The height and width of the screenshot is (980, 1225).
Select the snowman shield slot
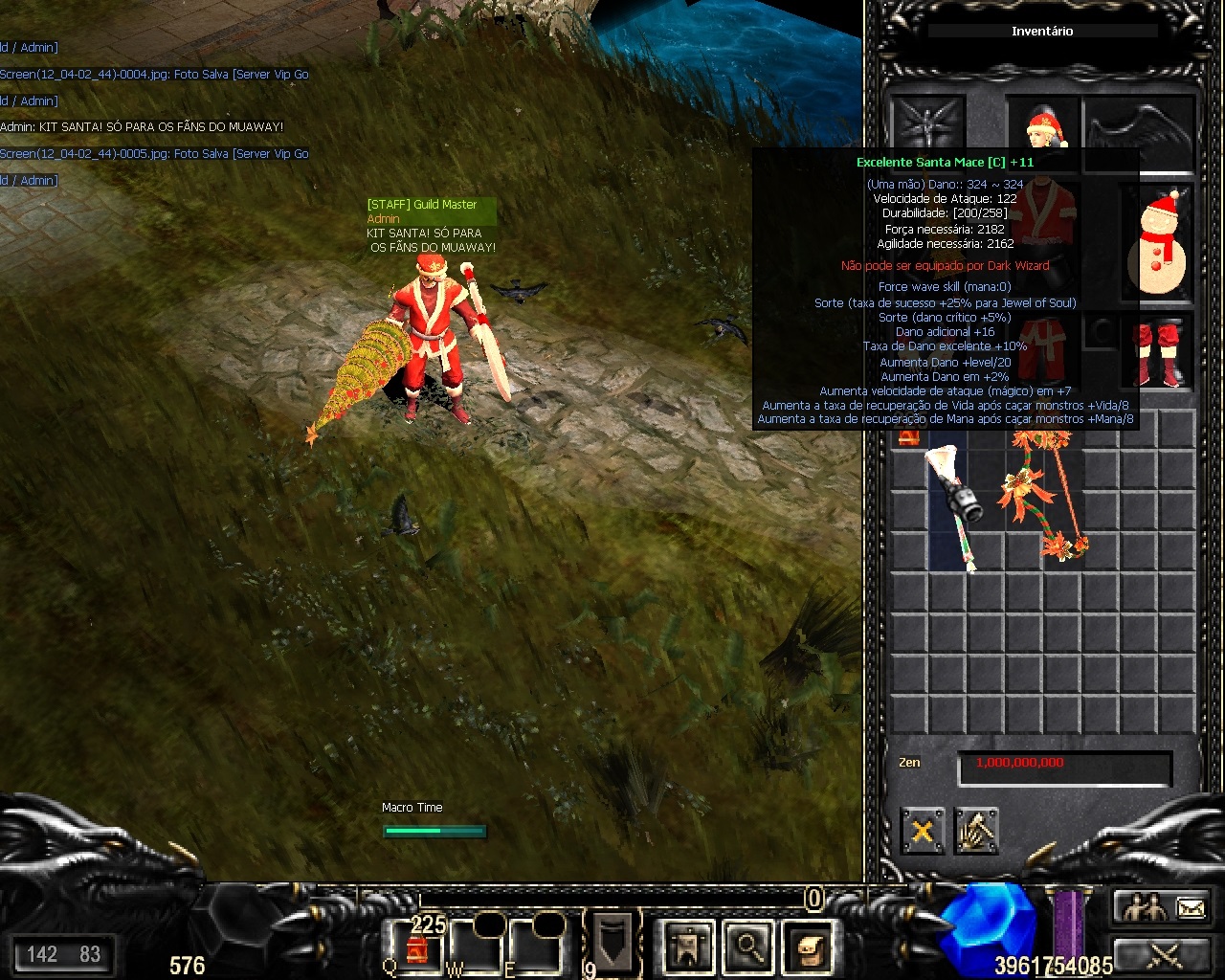pos(1157,240)
